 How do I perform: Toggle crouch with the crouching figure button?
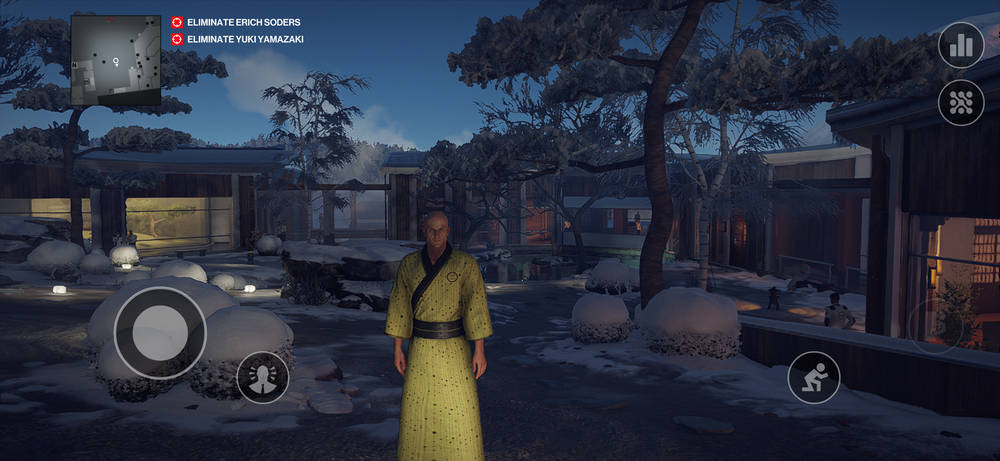tap(814, 377)
